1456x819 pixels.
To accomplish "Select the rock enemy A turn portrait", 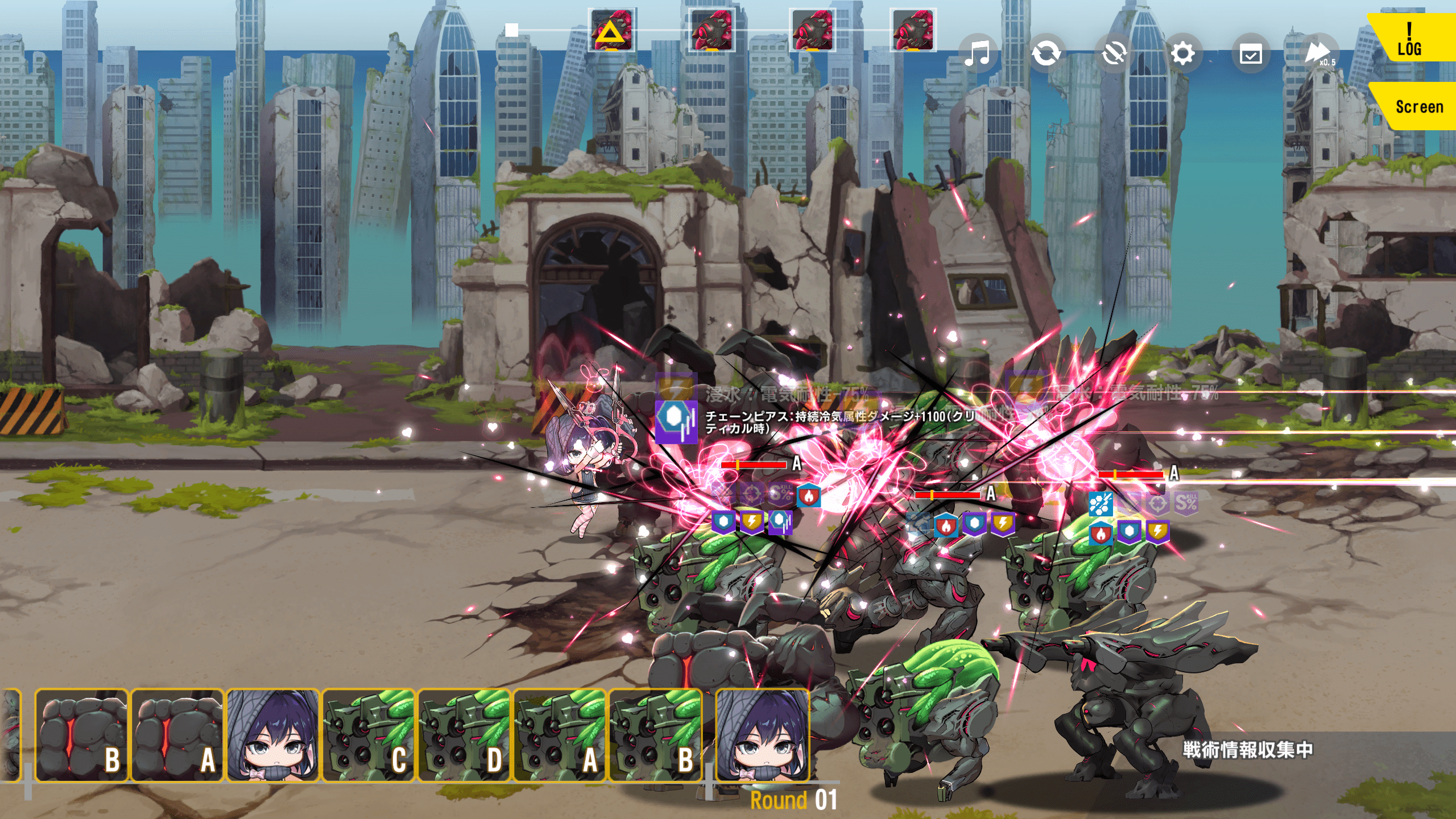I will [x=177, y=735].
